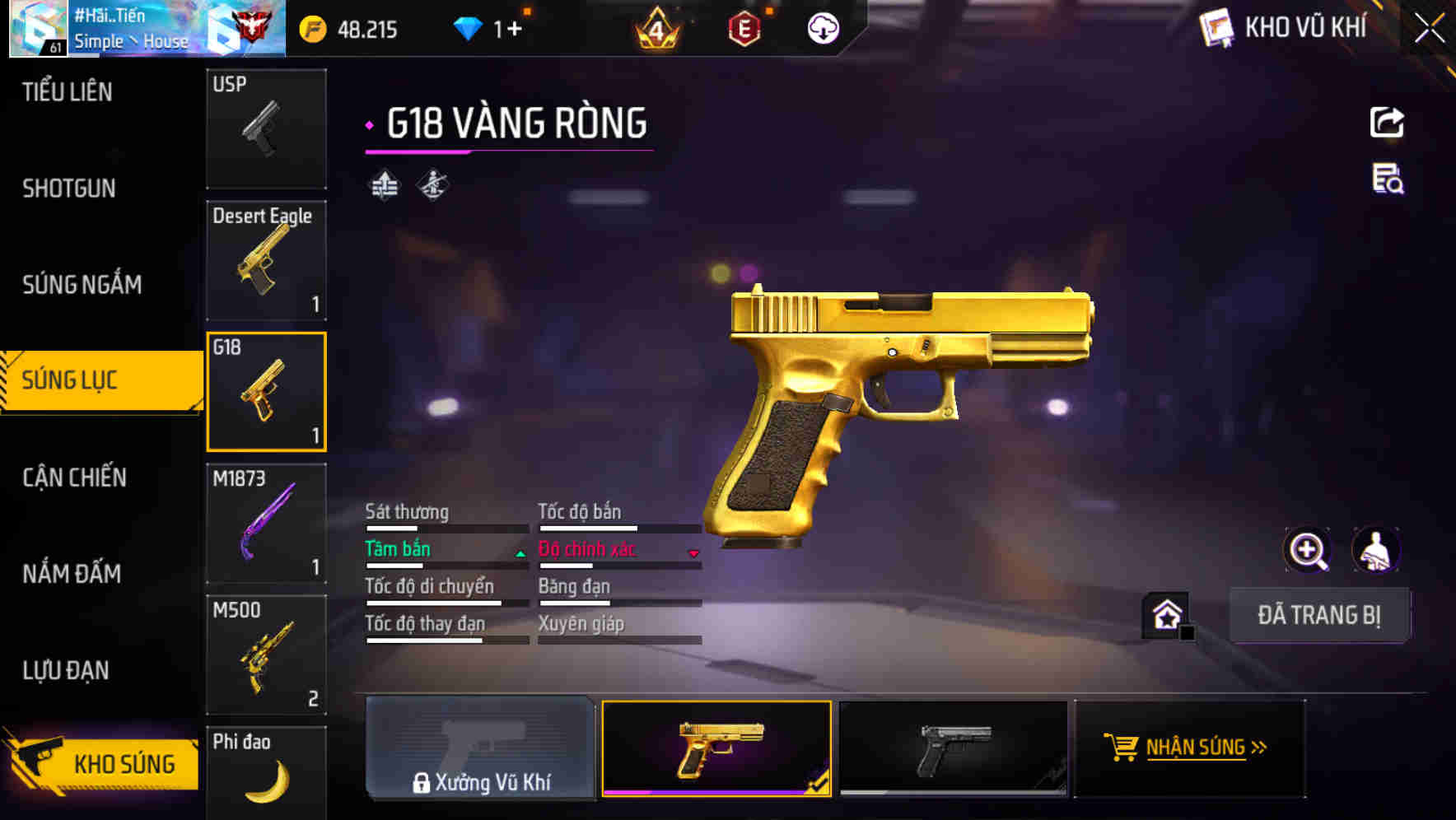Image resolution: width=1456 pixels, height=820 pixels.
Task: Click the magnifier zoom icon near the weapon
Action: click(1308, 549)
